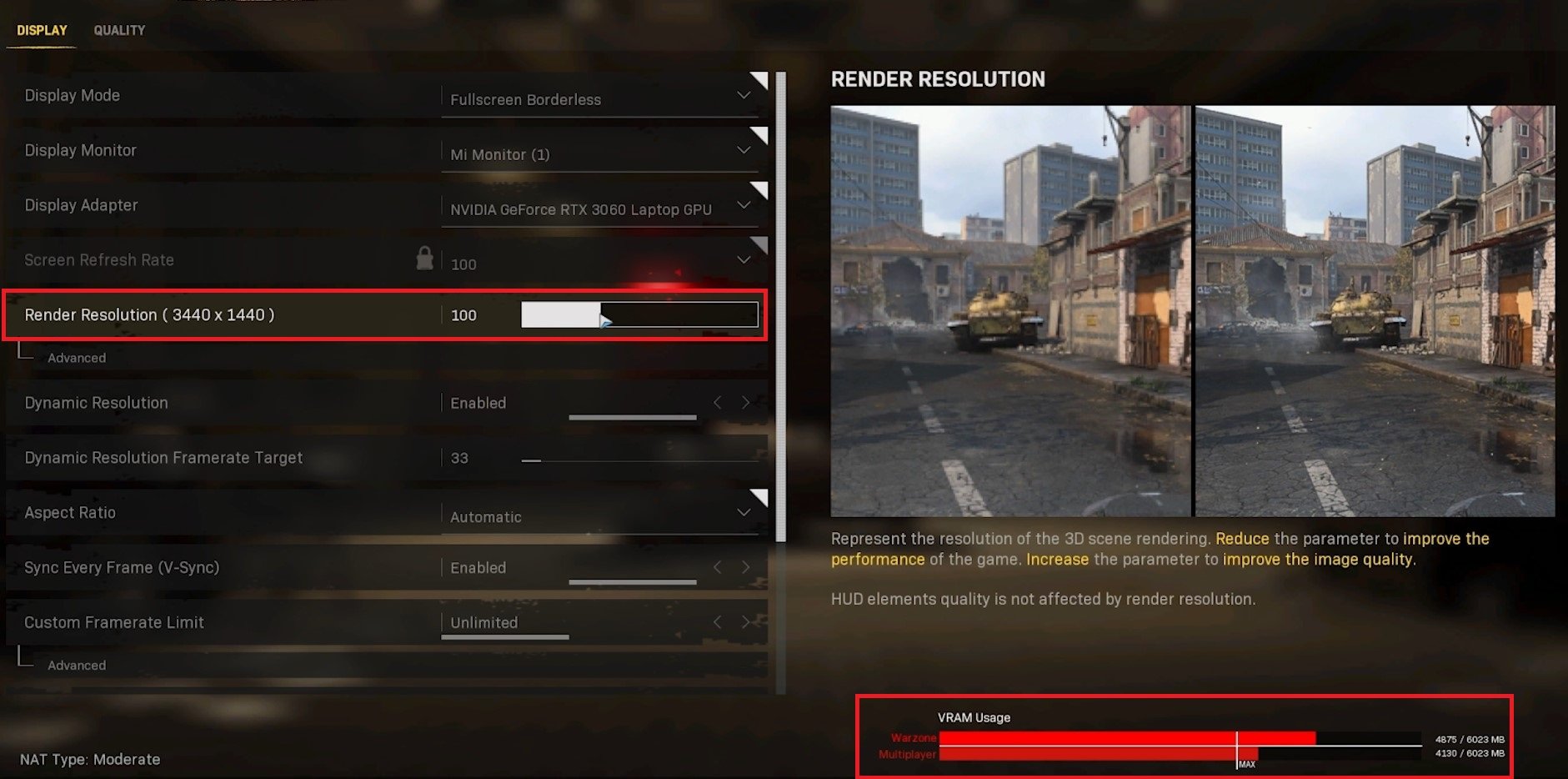Switch to the Display tab
The height and width of the screenshot is (779, 1568).
point(42,30)
